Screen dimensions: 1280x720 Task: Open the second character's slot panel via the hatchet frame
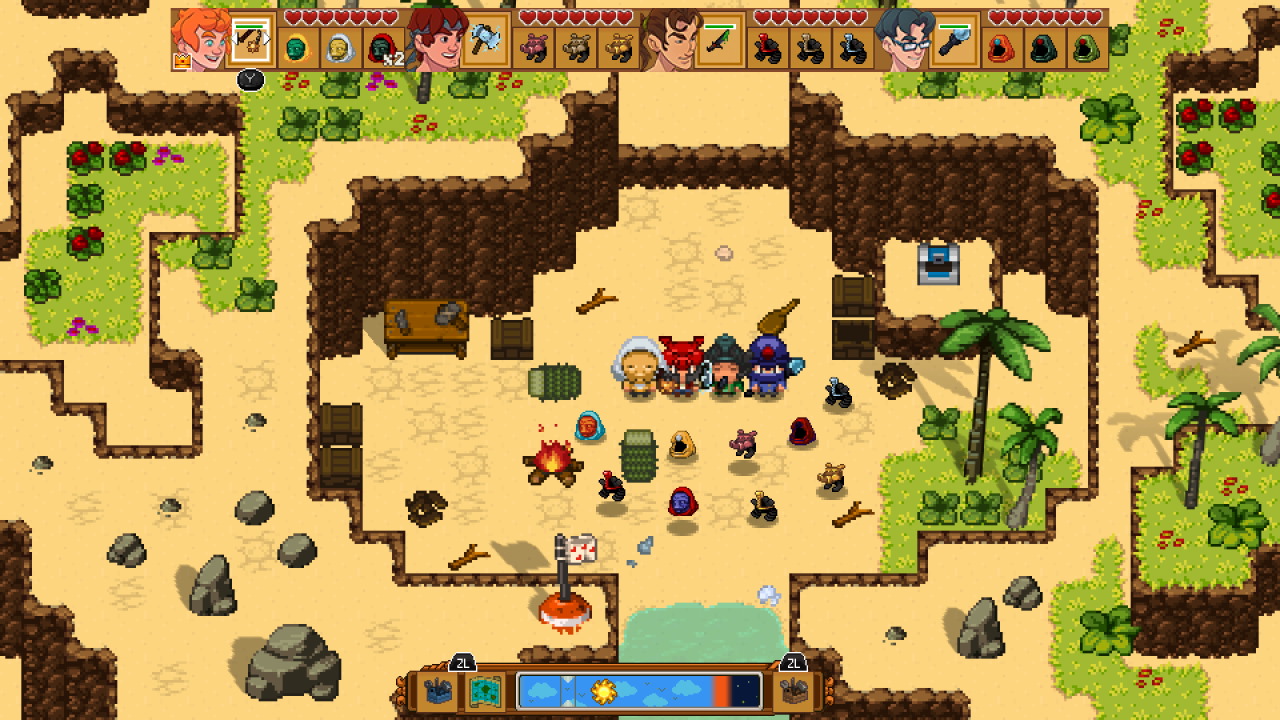pyautogui.click(x=484, y=42)
